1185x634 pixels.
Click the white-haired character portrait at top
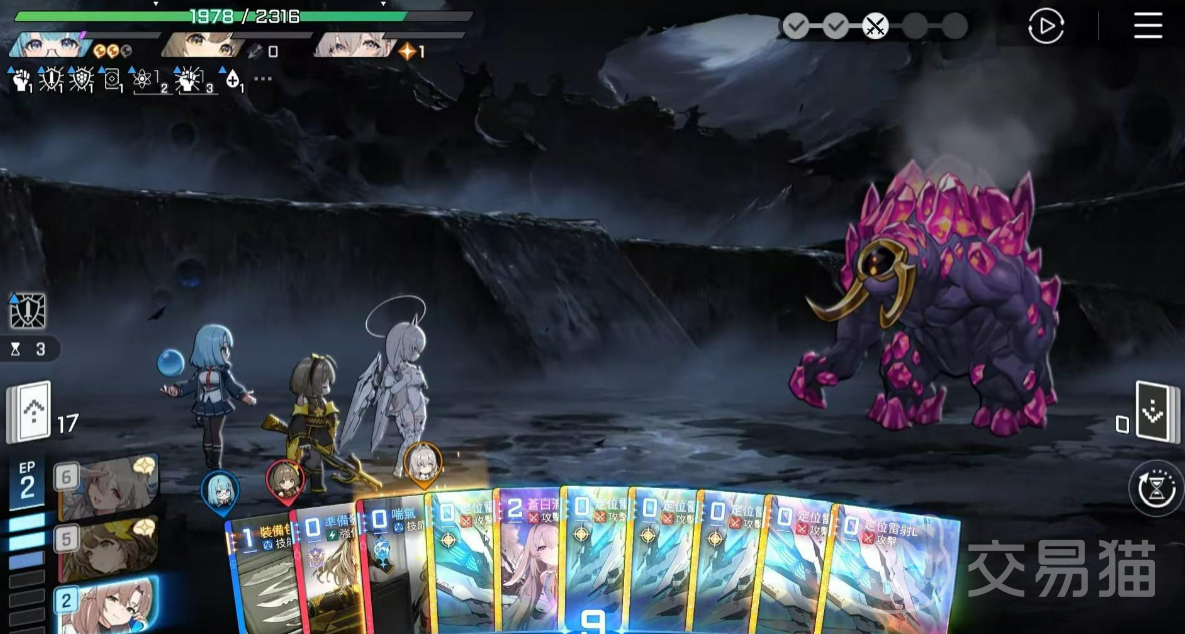[352, 45]
